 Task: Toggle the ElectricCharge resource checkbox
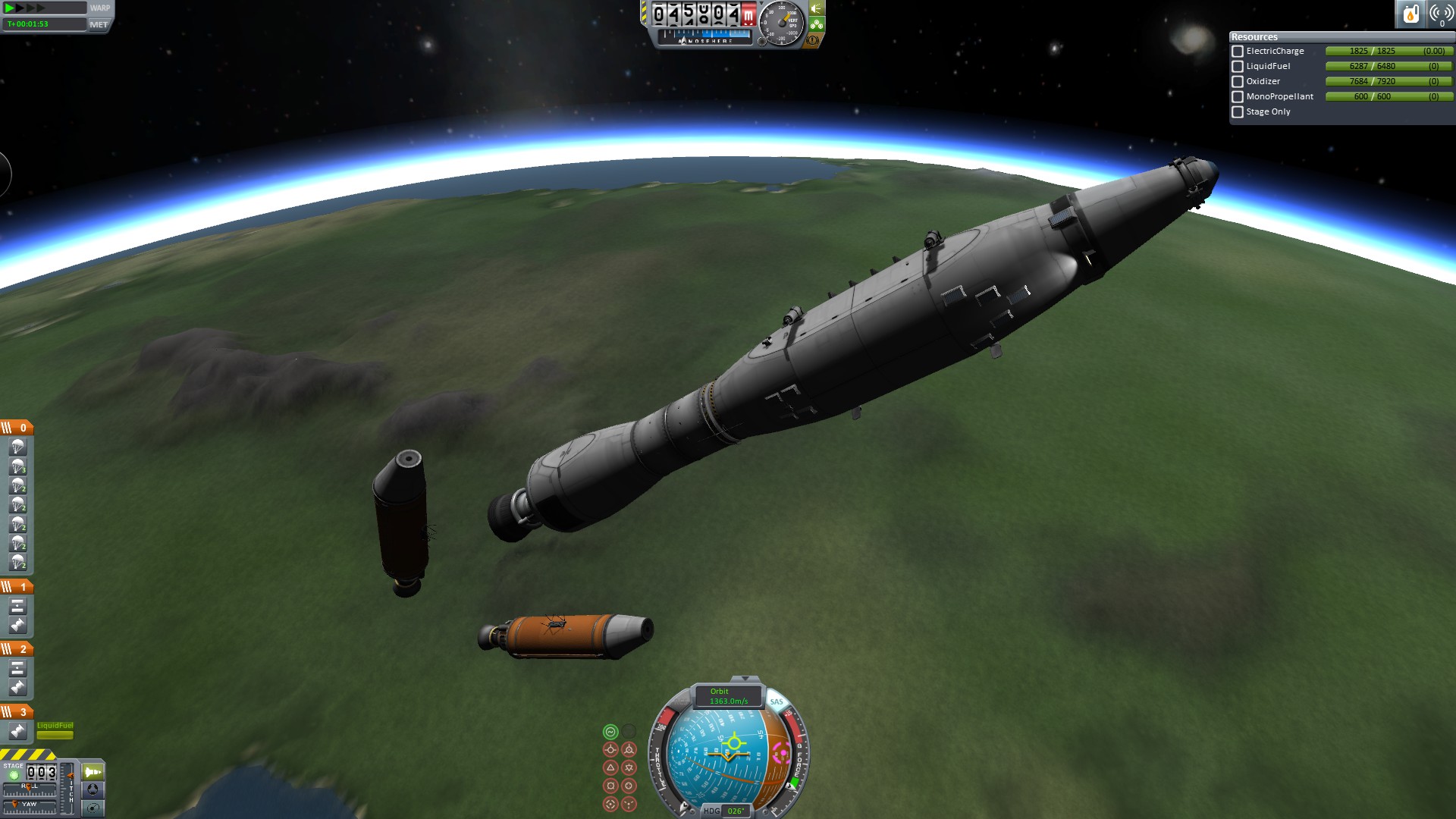1238,52
